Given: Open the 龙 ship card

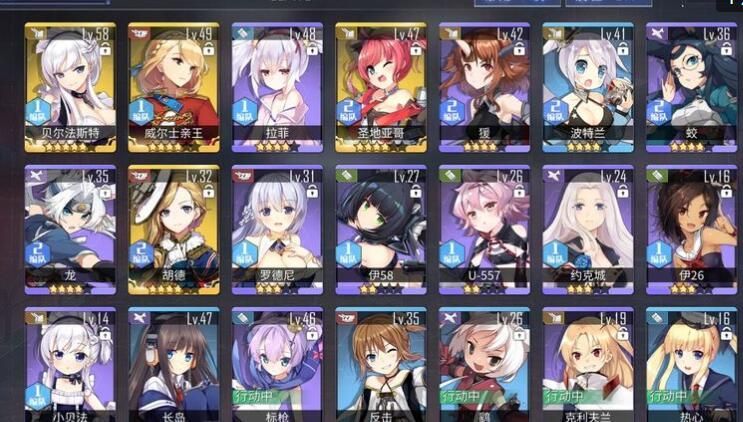Looking at the screenshot, I should (x=70, y=228).
